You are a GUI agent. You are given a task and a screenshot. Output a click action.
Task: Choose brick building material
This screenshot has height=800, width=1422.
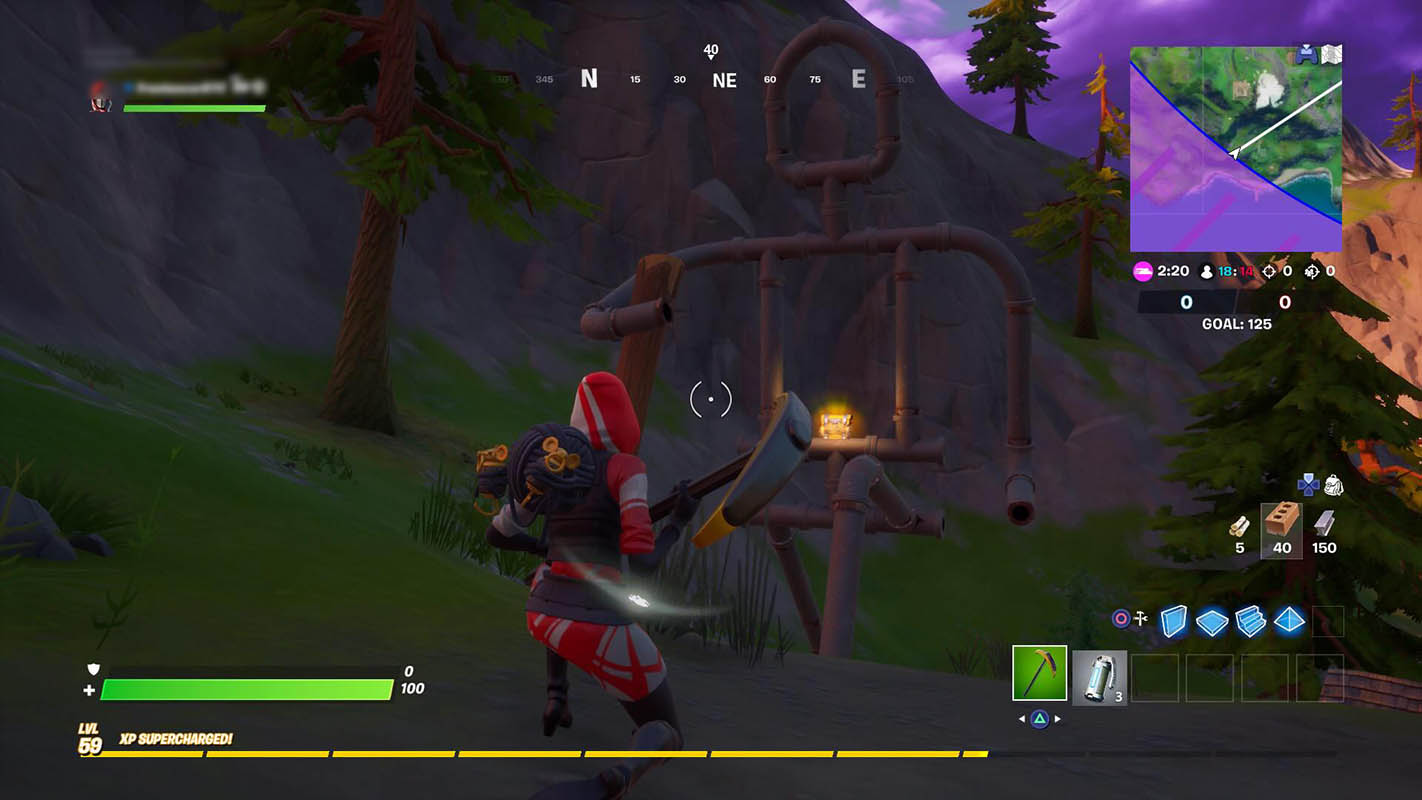click(x=1281, y=522)
